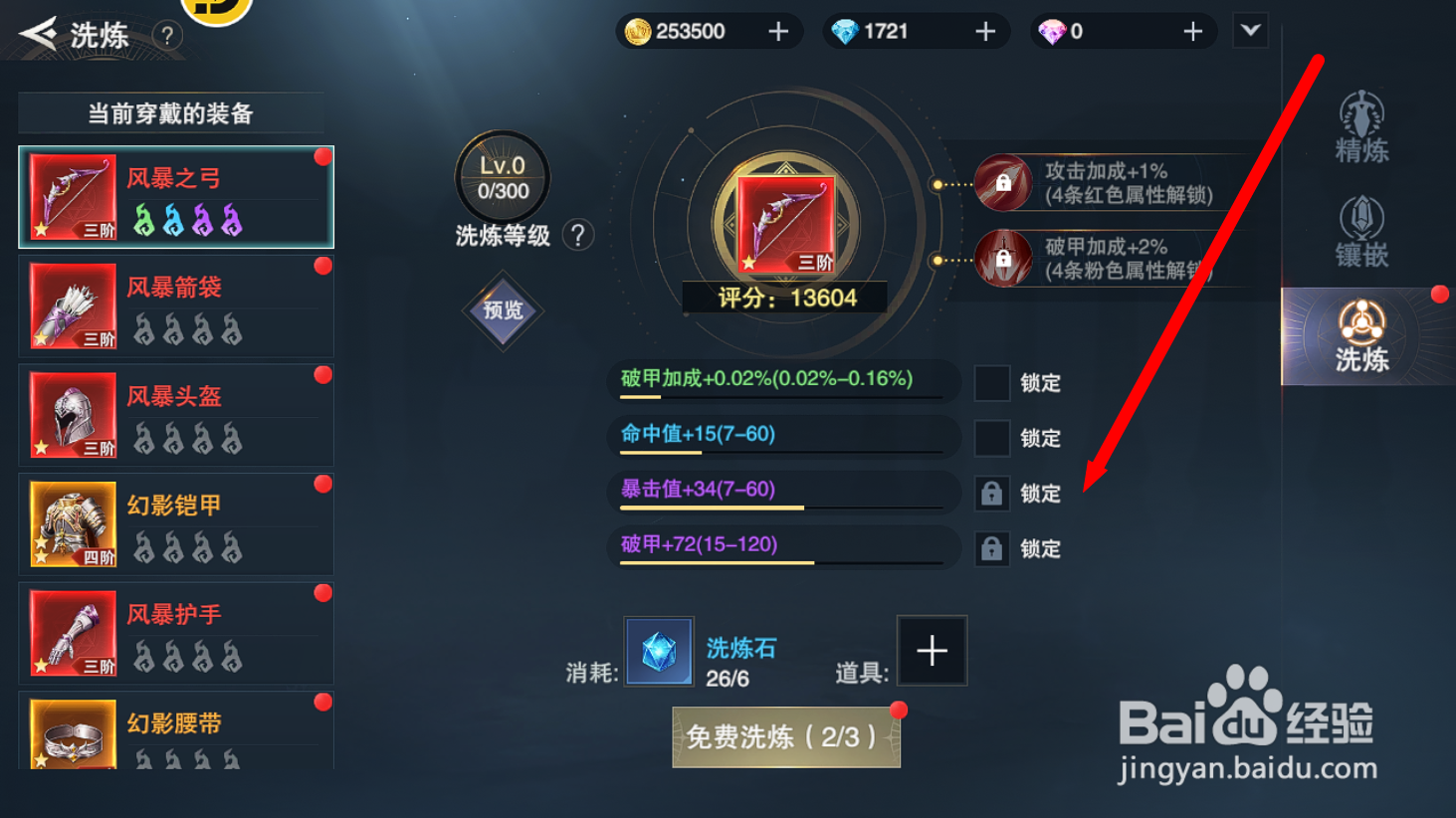Select the 洗炼 sidebar icon
This screenshot has width=1456, height=818.
[x=1359, y=335]
